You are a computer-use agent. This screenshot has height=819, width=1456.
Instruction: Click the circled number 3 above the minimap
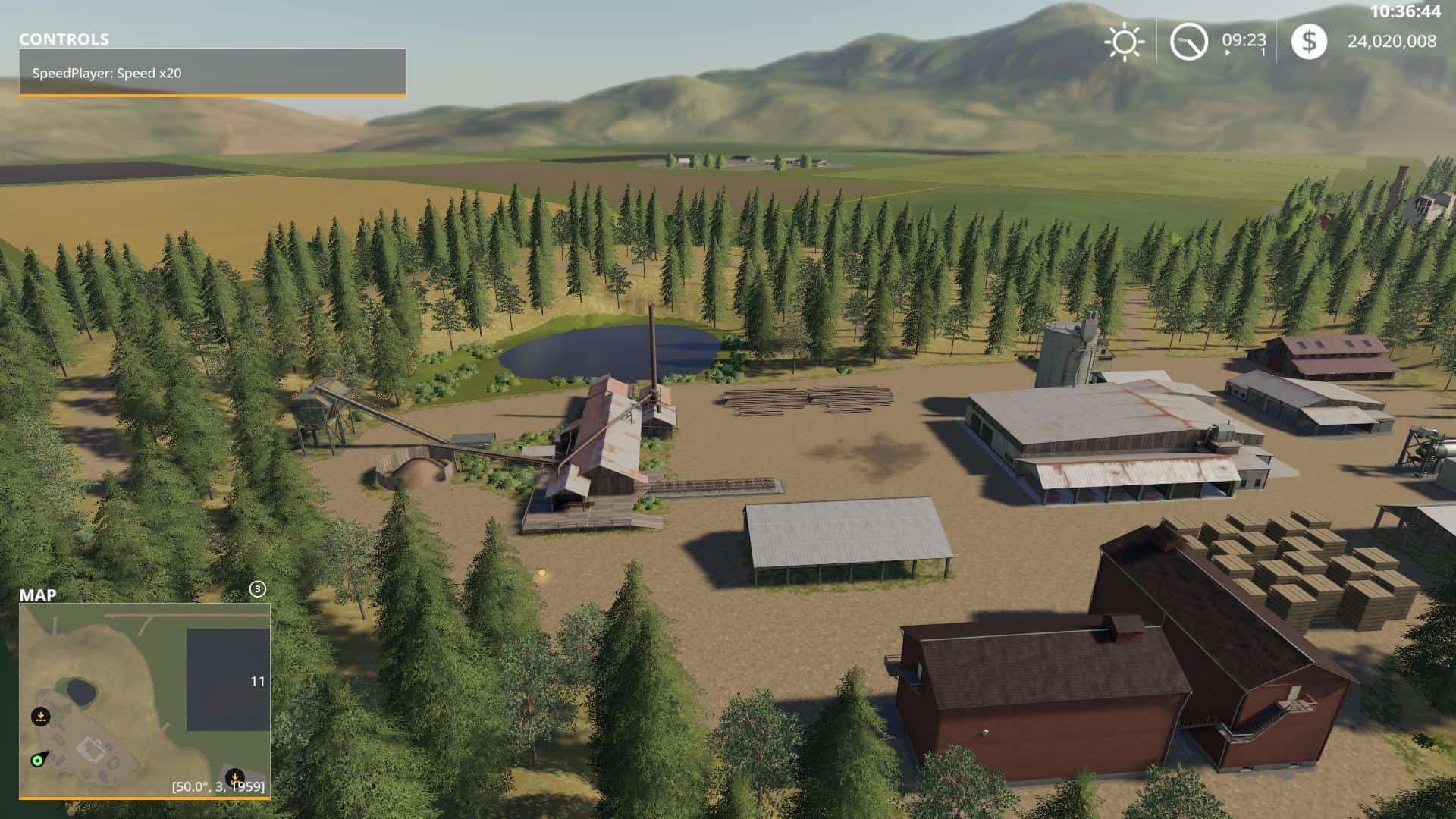click(x=258, y=588)
